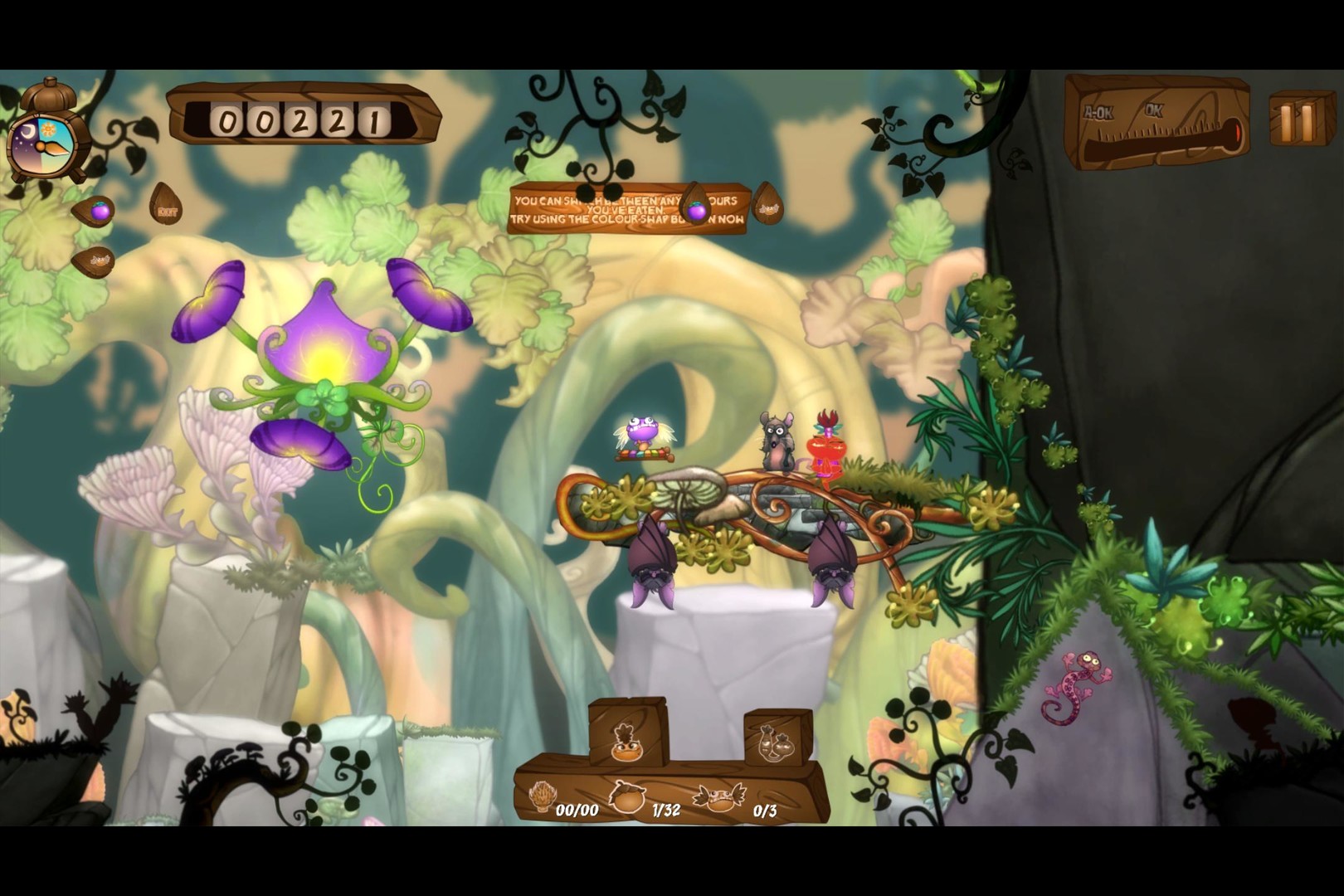Click the acorn character crate above the inventory bar
The image size is (1344, 896).
click(626, 734)
